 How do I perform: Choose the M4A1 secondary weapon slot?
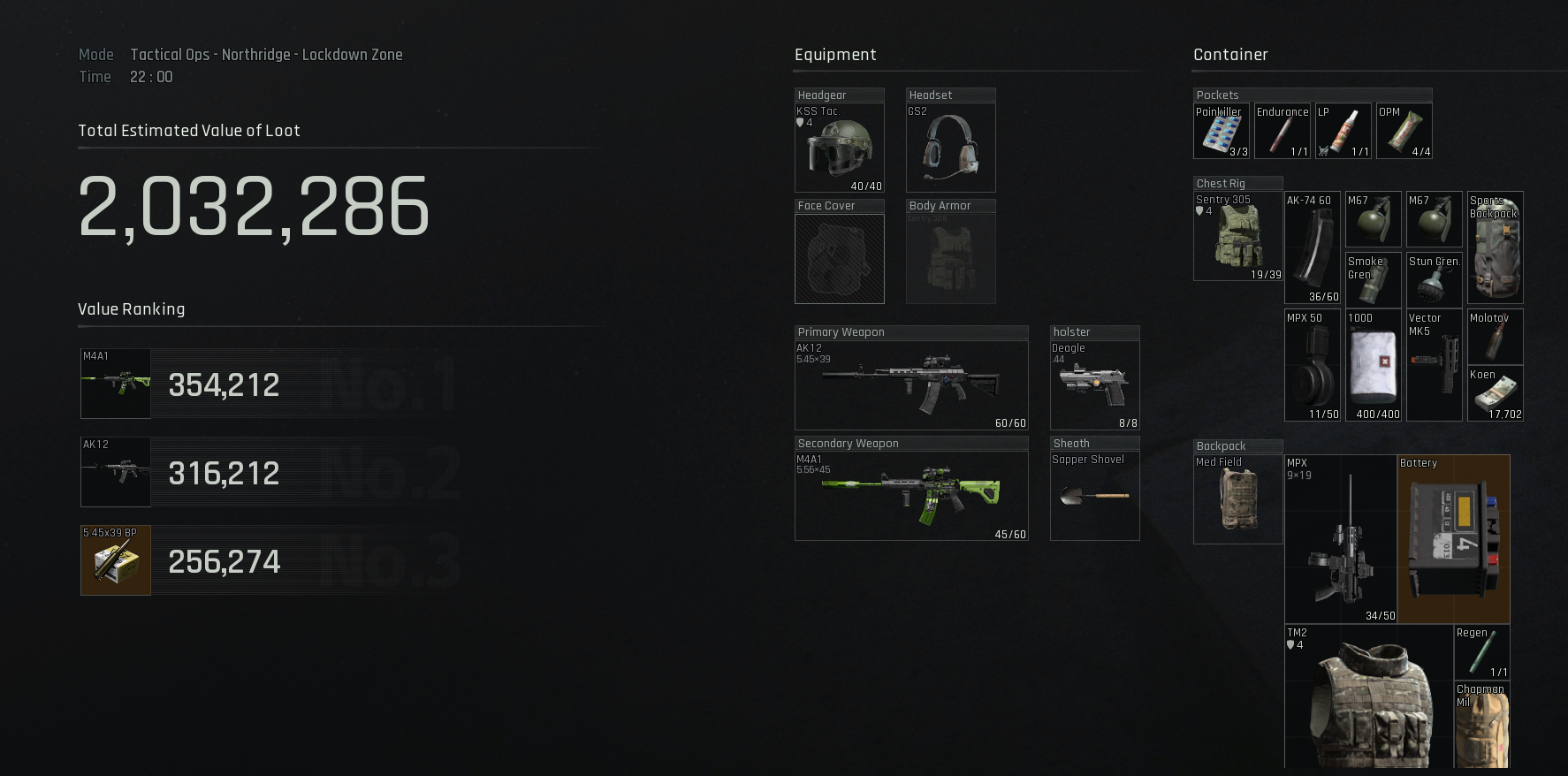pyautogui.click(x=910, y=496)
